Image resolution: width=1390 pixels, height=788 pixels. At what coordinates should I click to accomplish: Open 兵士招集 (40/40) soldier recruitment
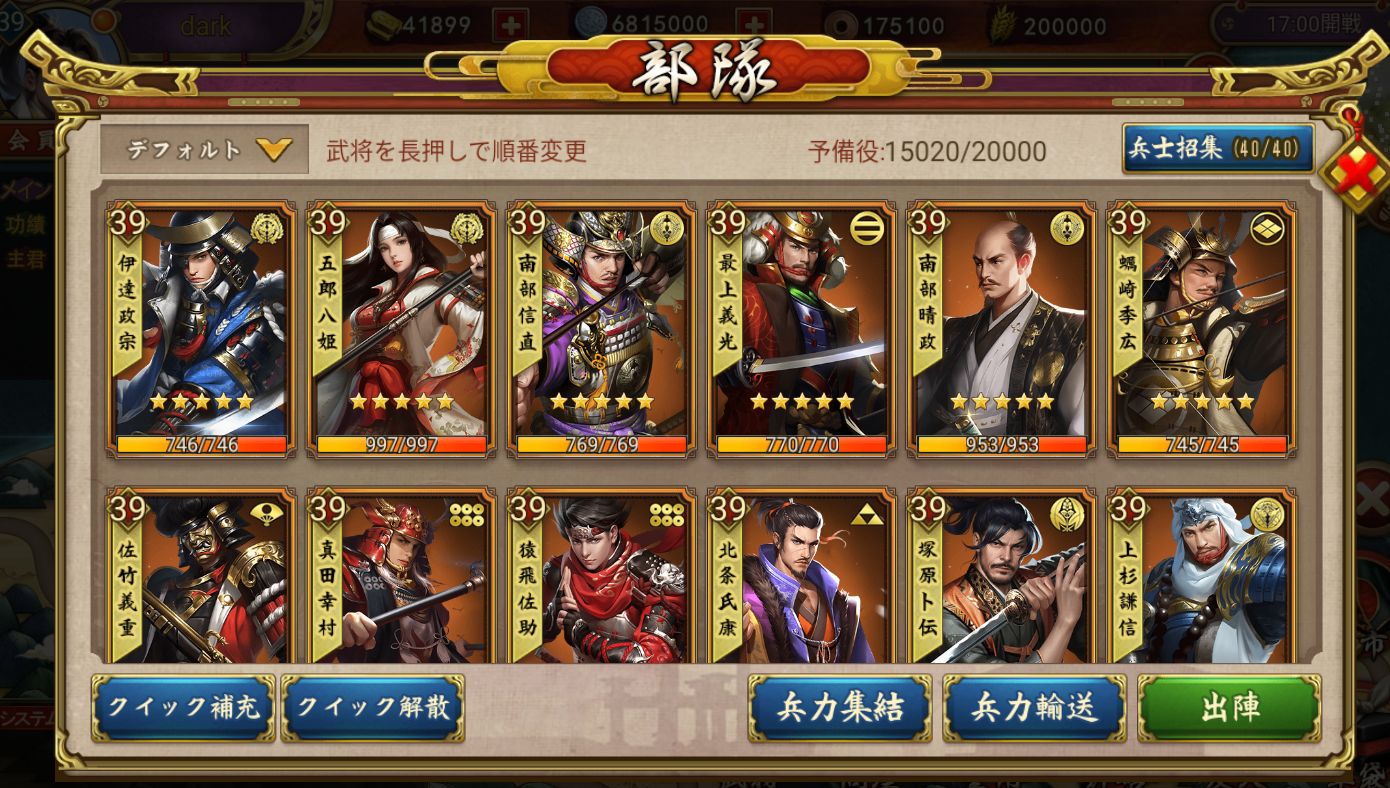[1219, 146]
